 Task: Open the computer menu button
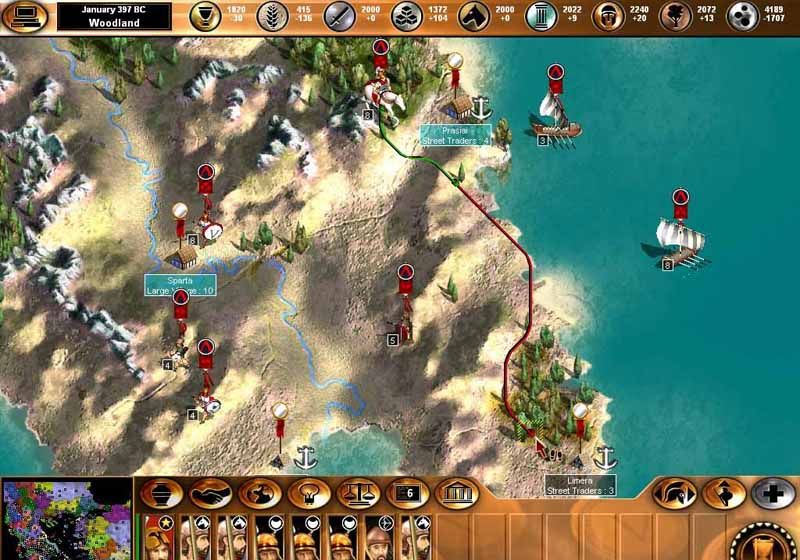pyautogui.click(x=27, y=16)
